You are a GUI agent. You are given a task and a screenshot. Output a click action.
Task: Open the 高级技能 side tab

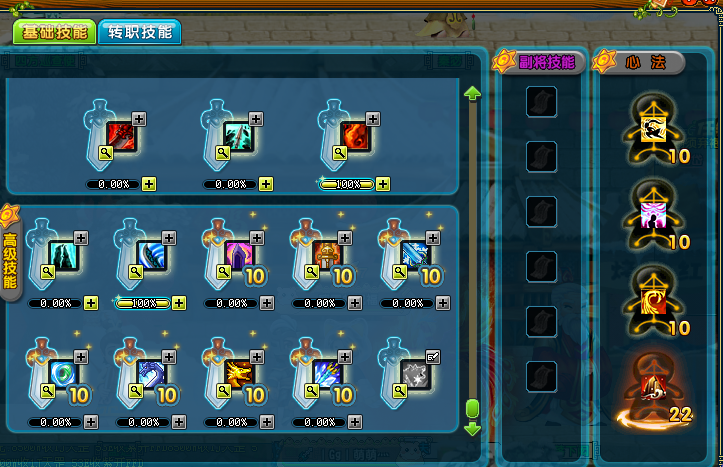pyautogui.click(x=9, y=255)
